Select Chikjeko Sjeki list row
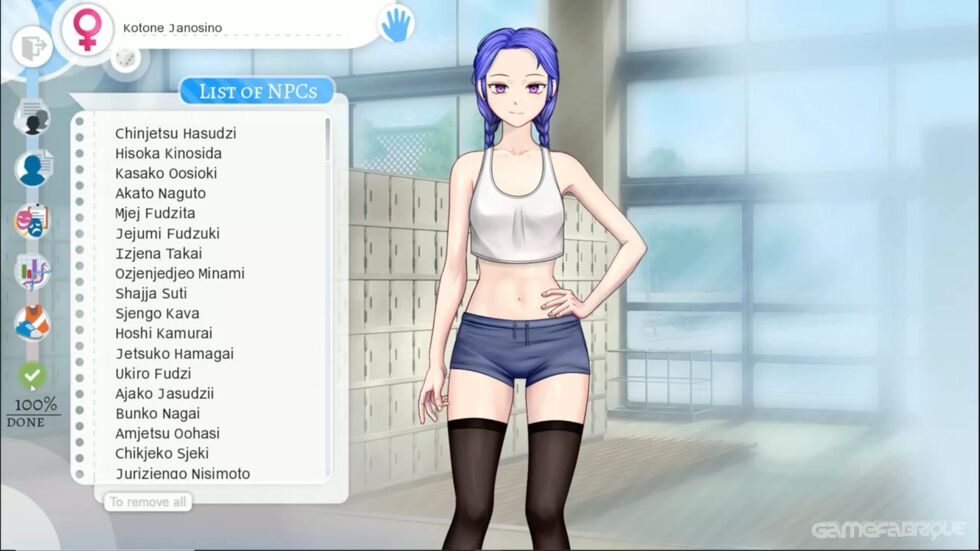980x551 pixels. click(161, 453)
